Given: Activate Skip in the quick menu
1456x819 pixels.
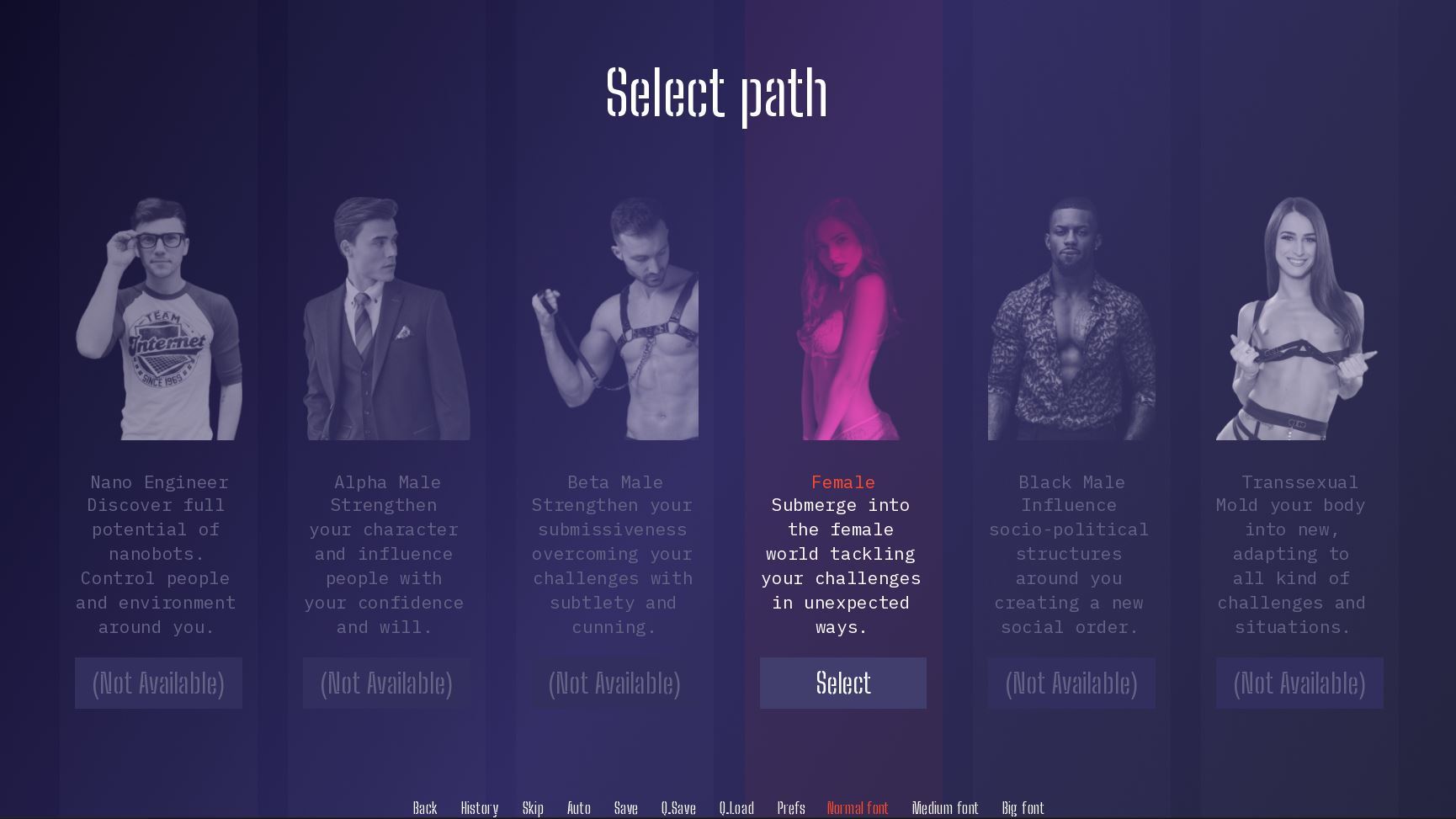Looking at the screenshot, I should tap(533, 808).
